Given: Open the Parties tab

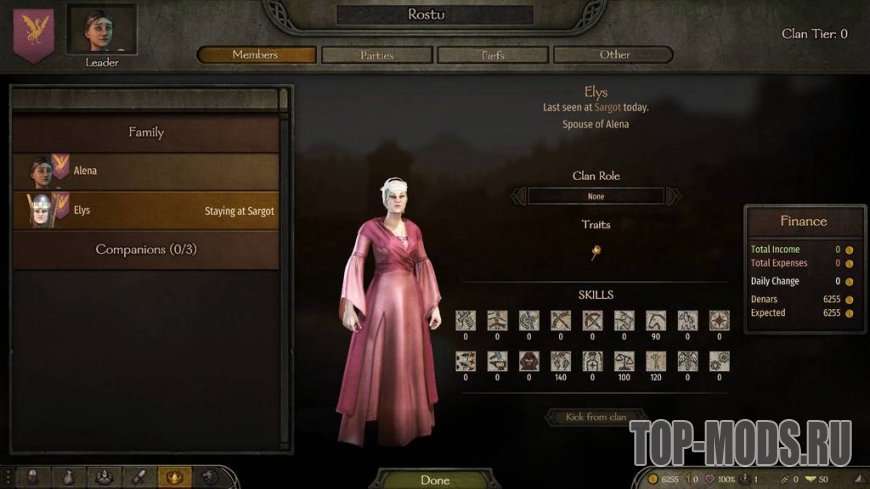Looking at the screenshot, I should [378, 55].
